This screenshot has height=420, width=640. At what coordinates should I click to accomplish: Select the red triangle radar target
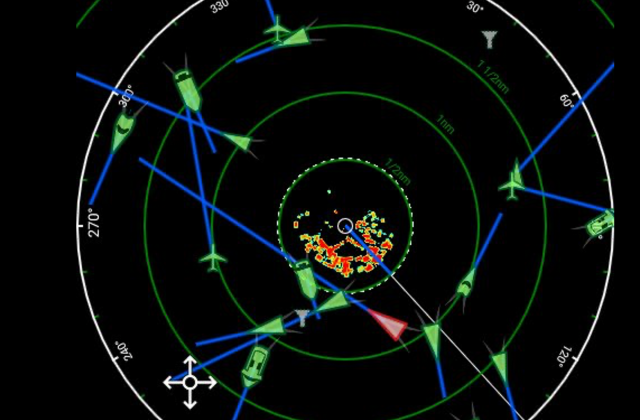(x=389, y=325)
